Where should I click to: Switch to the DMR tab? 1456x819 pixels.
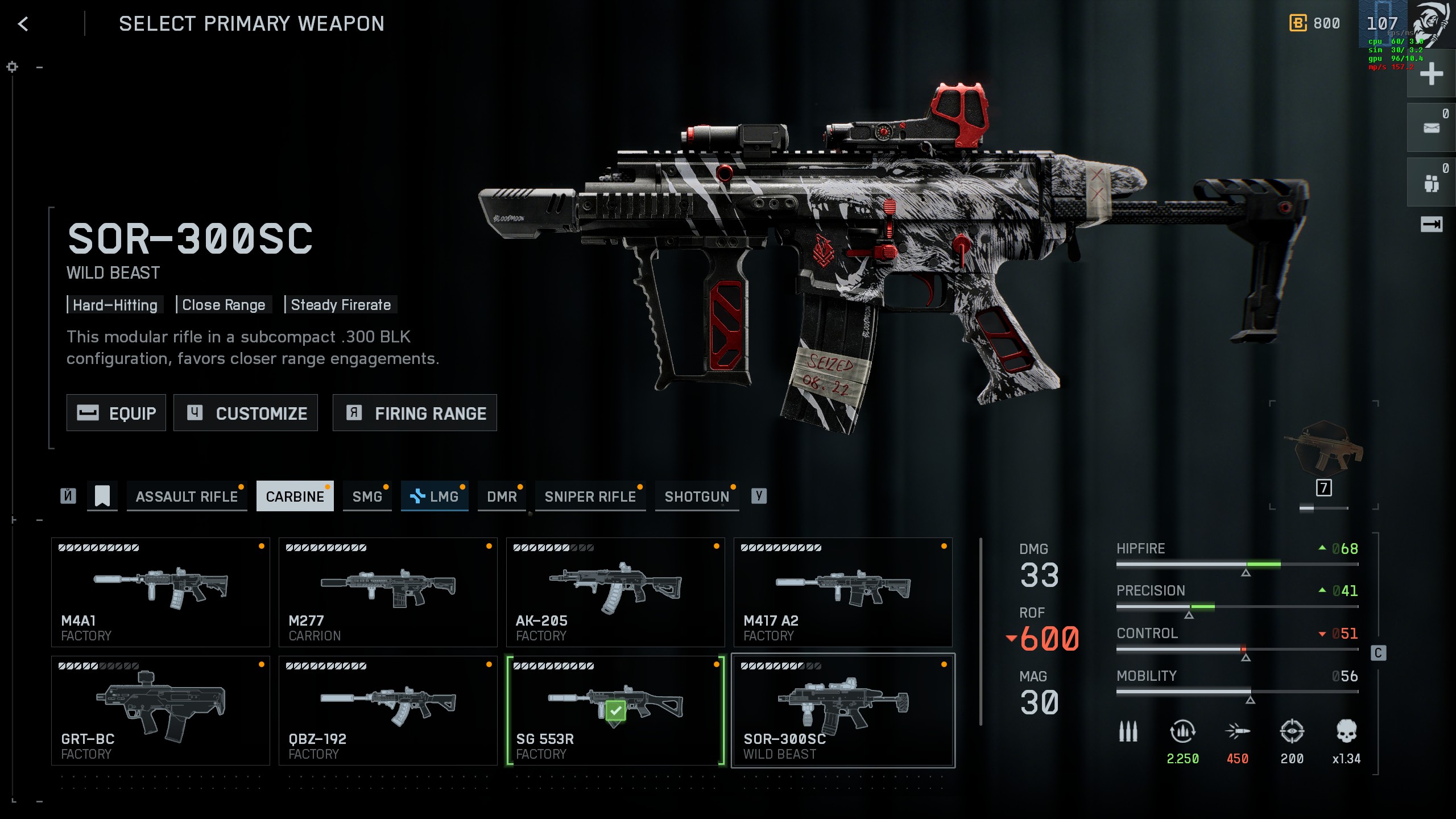click(x=502, y=497)
